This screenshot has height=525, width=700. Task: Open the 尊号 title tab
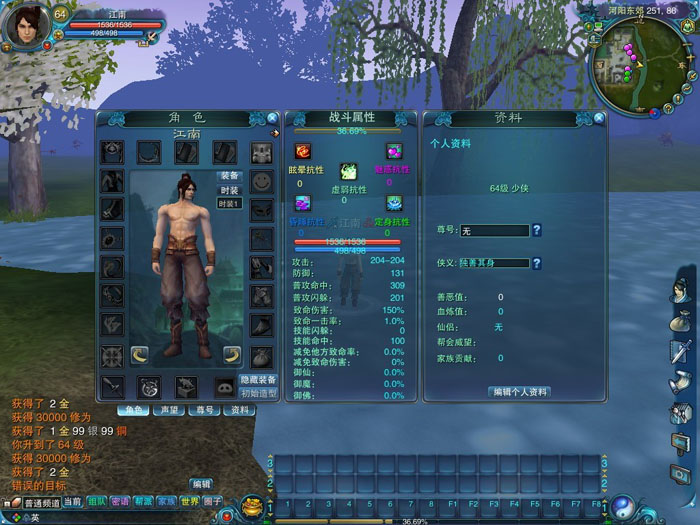pyautogui.click(x=204, y=410)
